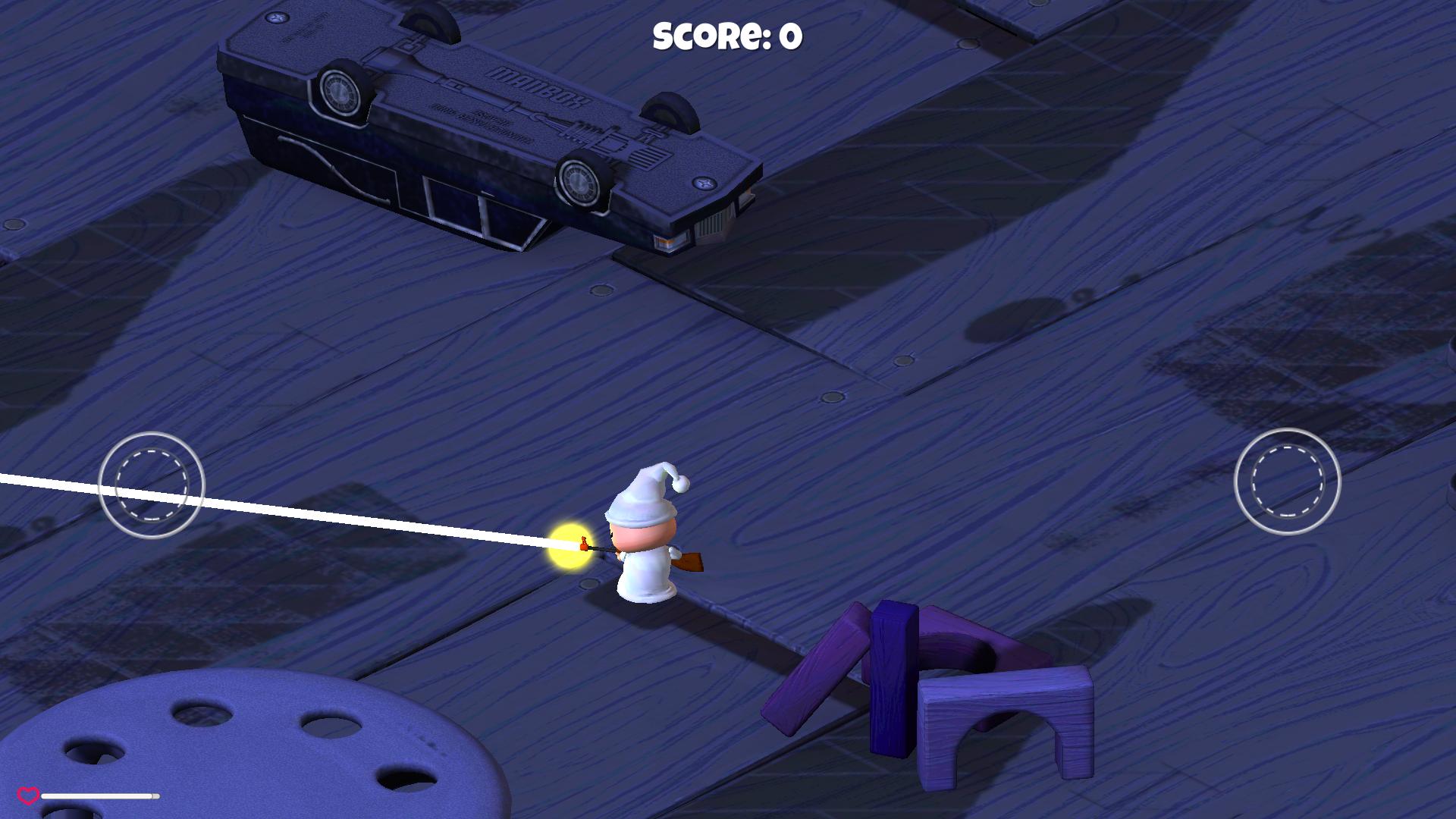1456x819 pixels.
Task: Click the white pom-pom on the gnome's hat
Action: point(680,484)
